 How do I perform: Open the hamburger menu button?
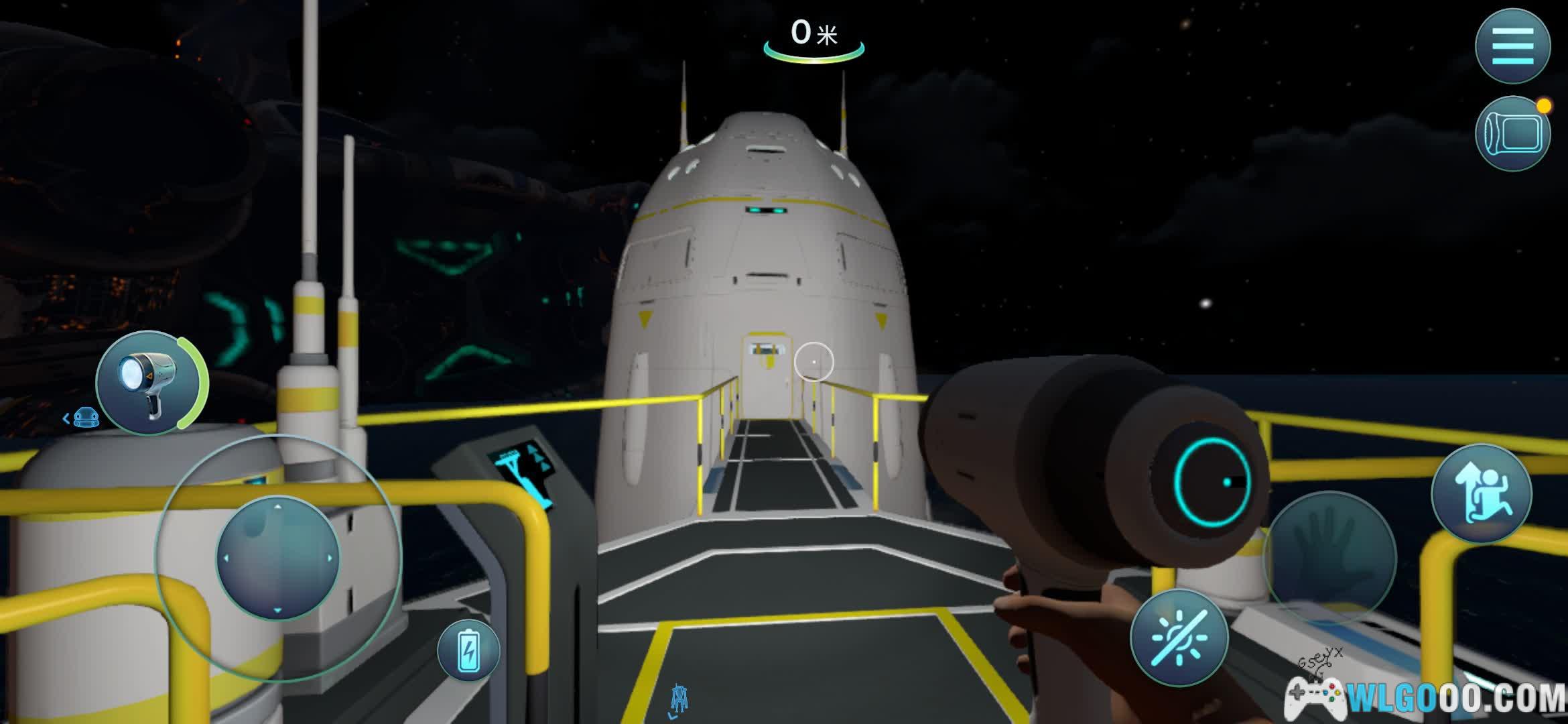tap(1512, 46)
